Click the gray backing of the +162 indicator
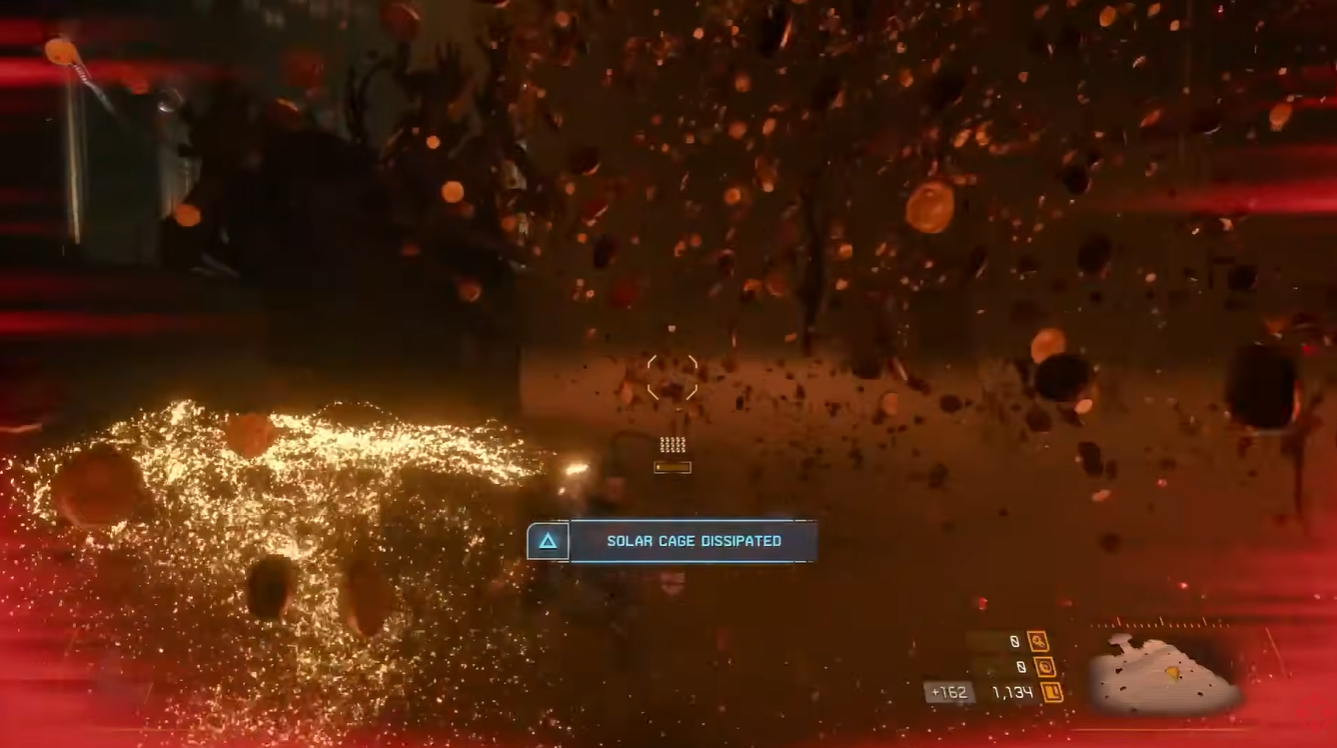This screenshot has height=748, width=1337. 948,691
